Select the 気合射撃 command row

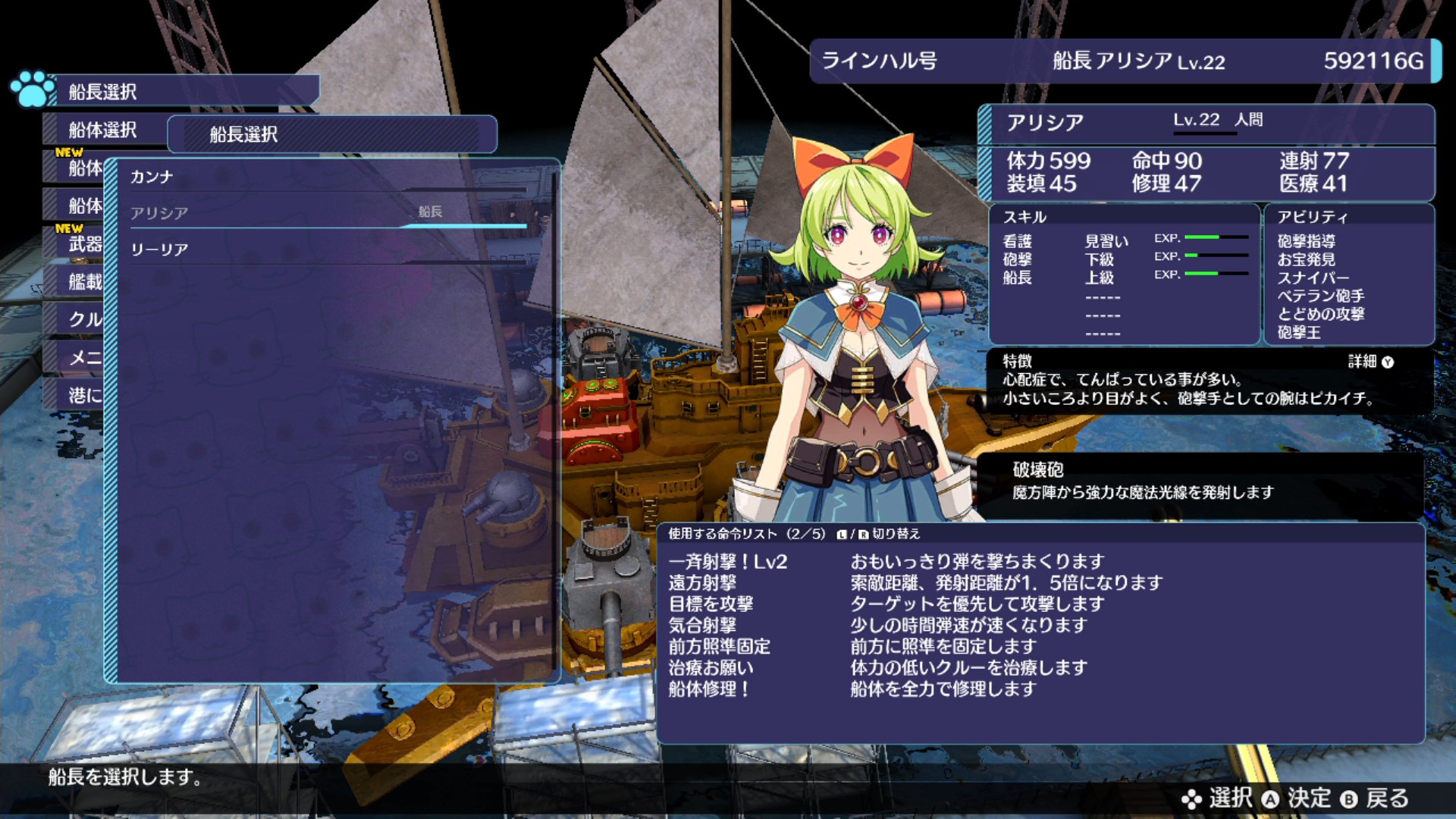(x=702, y=626)
